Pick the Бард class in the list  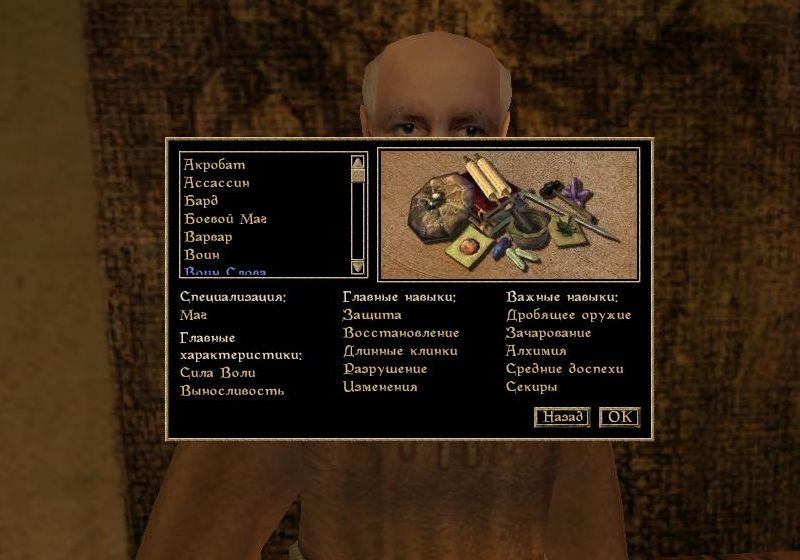201,201
